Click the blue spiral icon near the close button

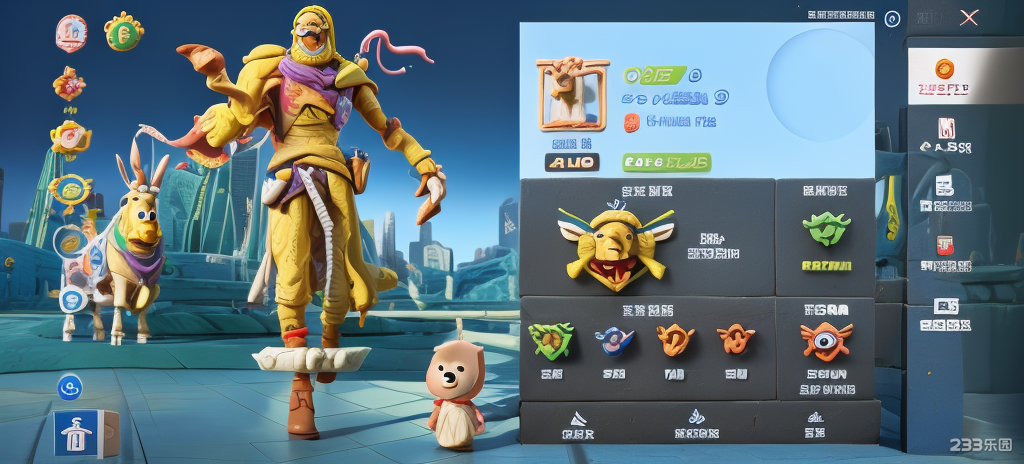pos(893,18)
